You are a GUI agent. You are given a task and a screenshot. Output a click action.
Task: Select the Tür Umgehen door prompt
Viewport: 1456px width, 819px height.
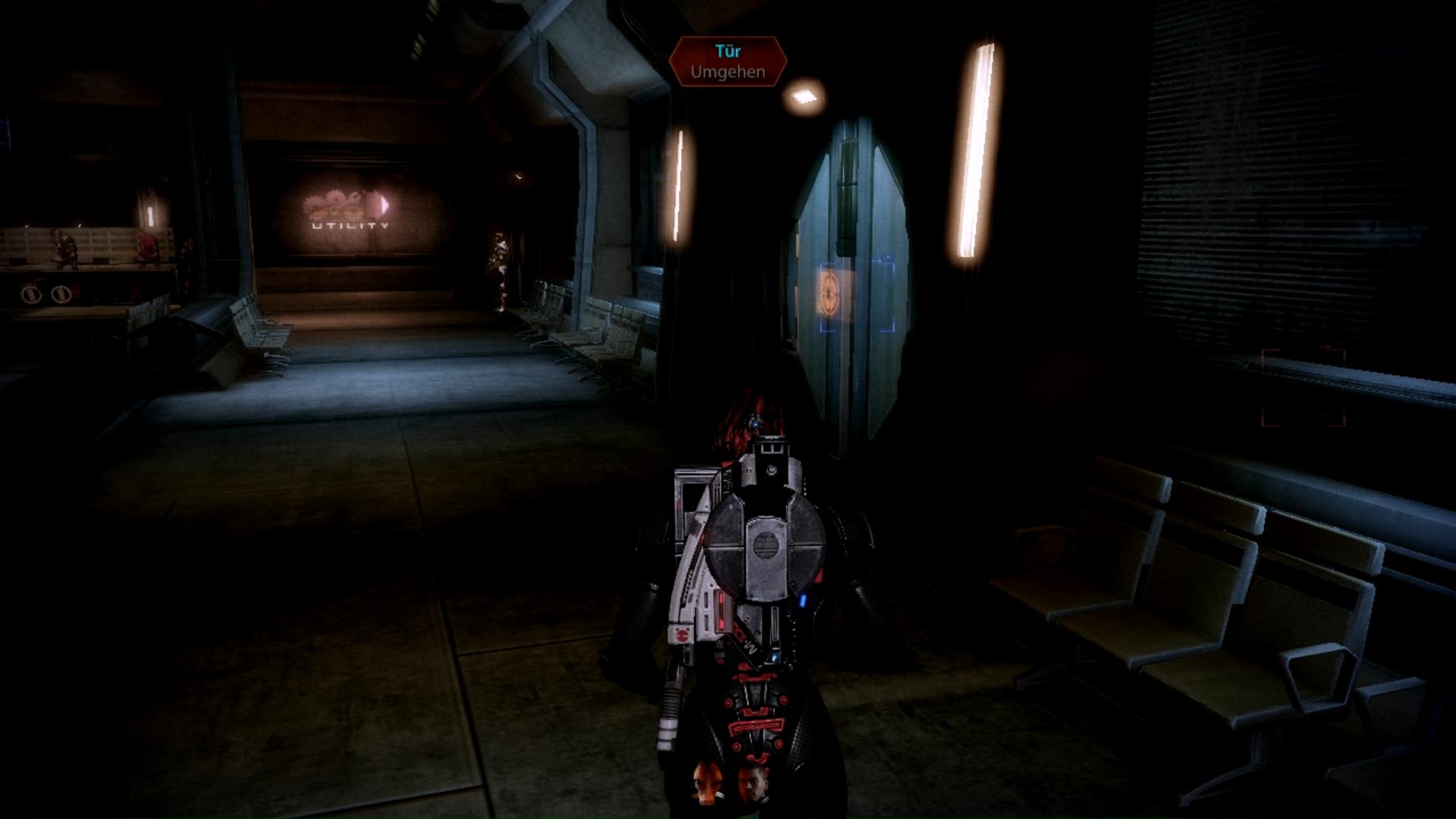727,61
